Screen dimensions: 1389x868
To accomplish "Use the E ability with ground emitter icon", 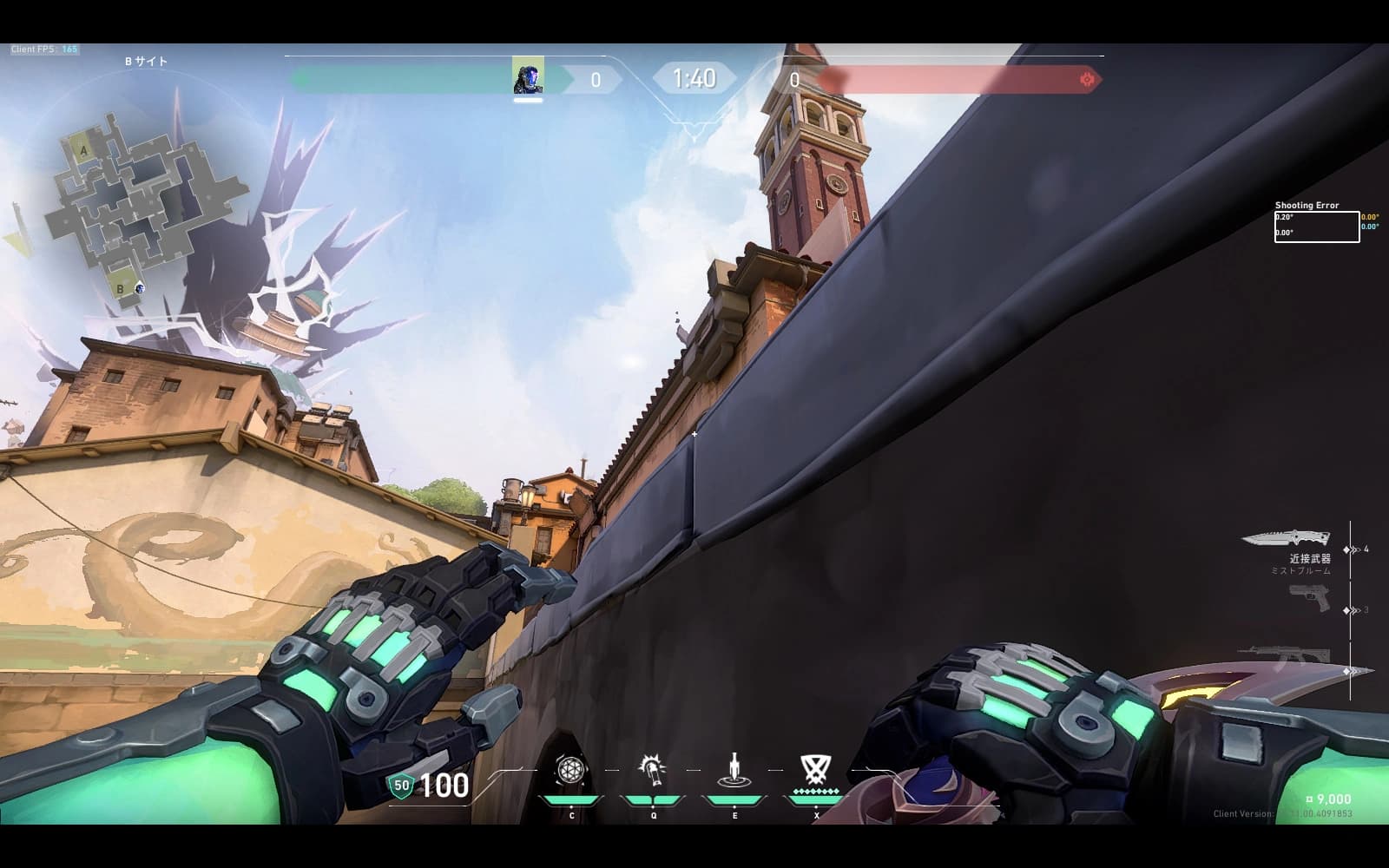I will [734, 771].
